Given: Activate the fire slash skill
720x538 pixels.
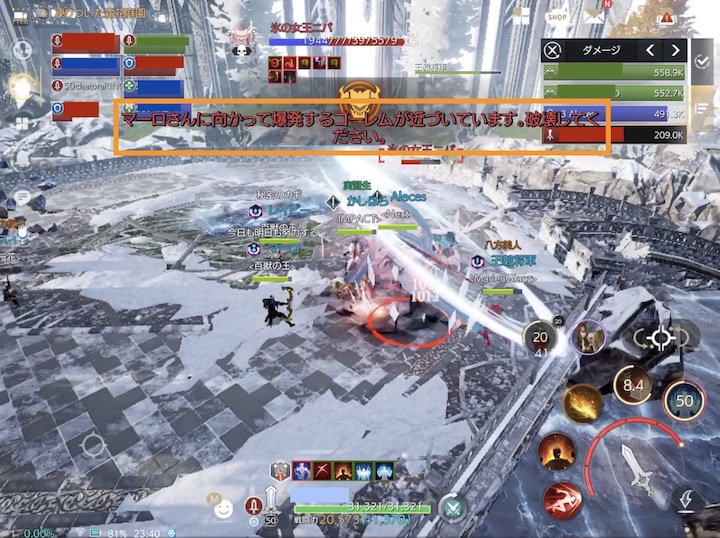Looking at the screenshot, I should pyautogui.click(x=582, y=403).
